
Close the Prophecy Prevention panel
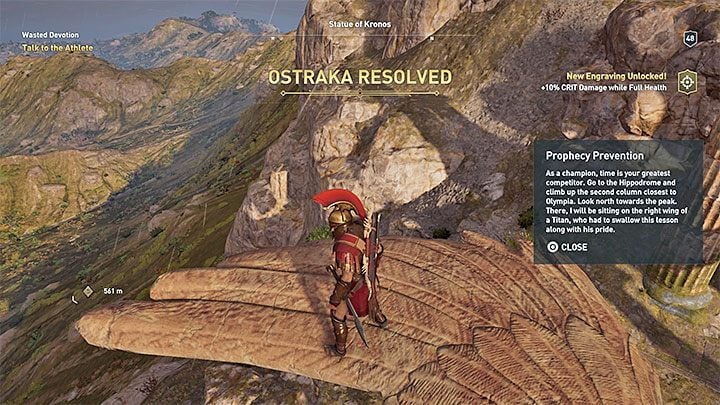click(x=567, y=247)
